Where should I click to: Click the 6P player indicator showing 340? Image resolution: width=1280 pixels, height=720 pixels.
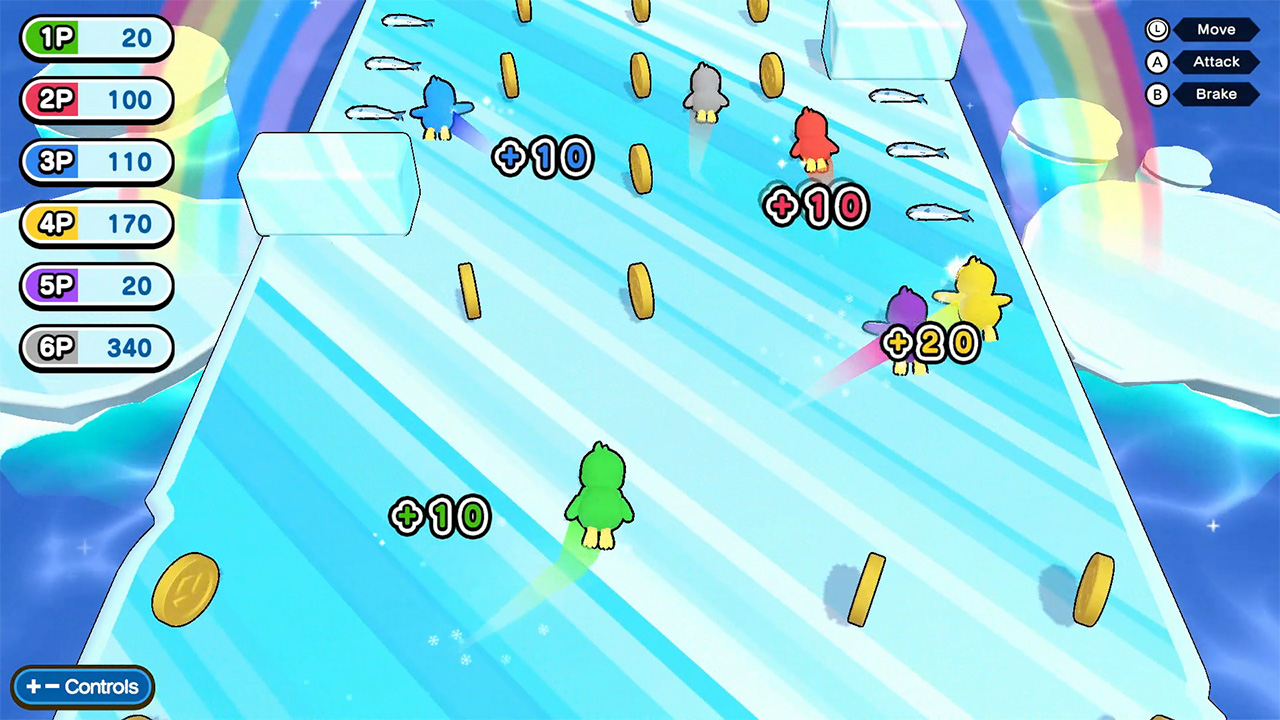(96, 348)
